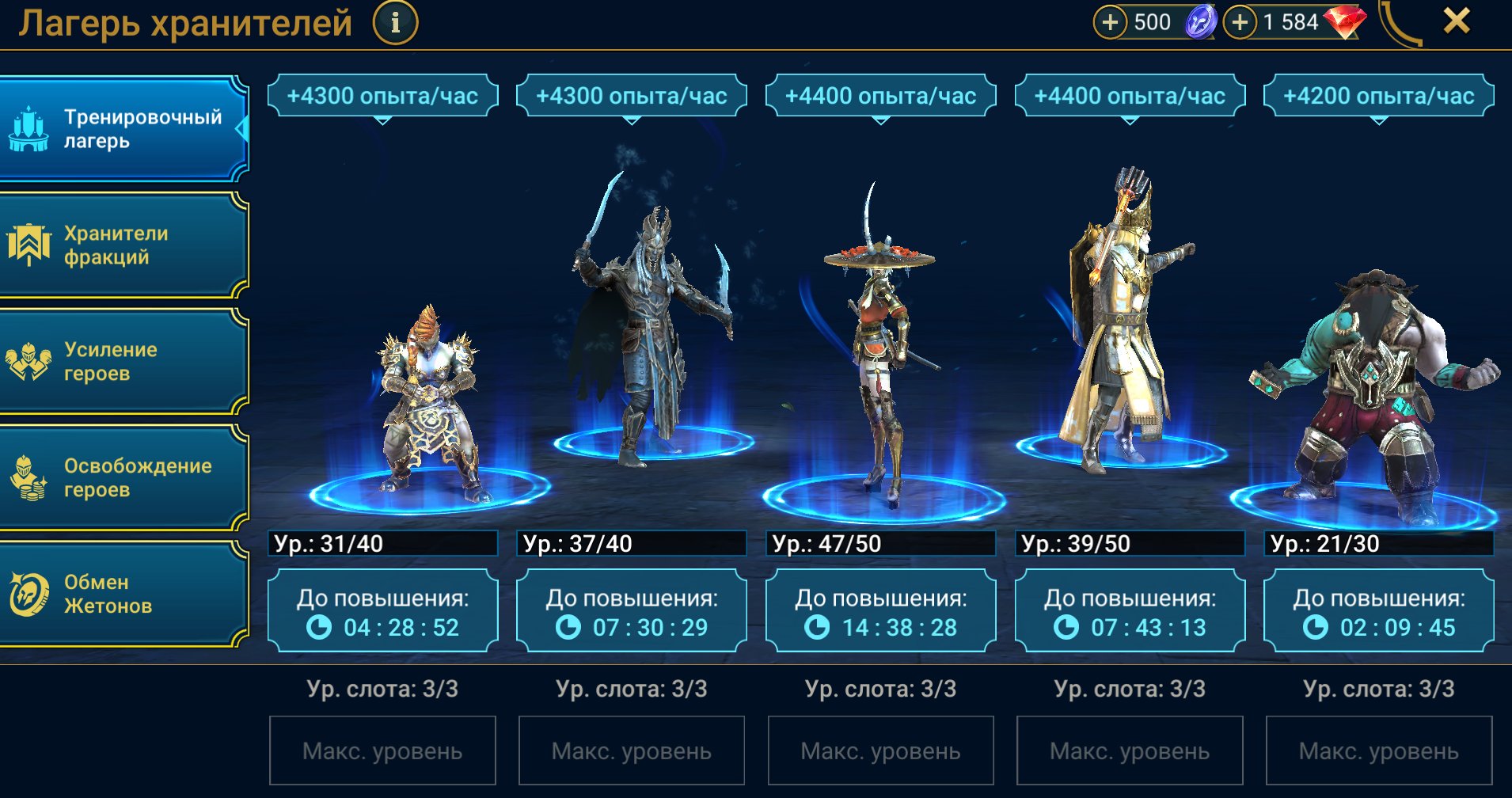Select the timer panel showing 02:09:45
The height and width of the screenshot is (798, 1512).
1379,612
